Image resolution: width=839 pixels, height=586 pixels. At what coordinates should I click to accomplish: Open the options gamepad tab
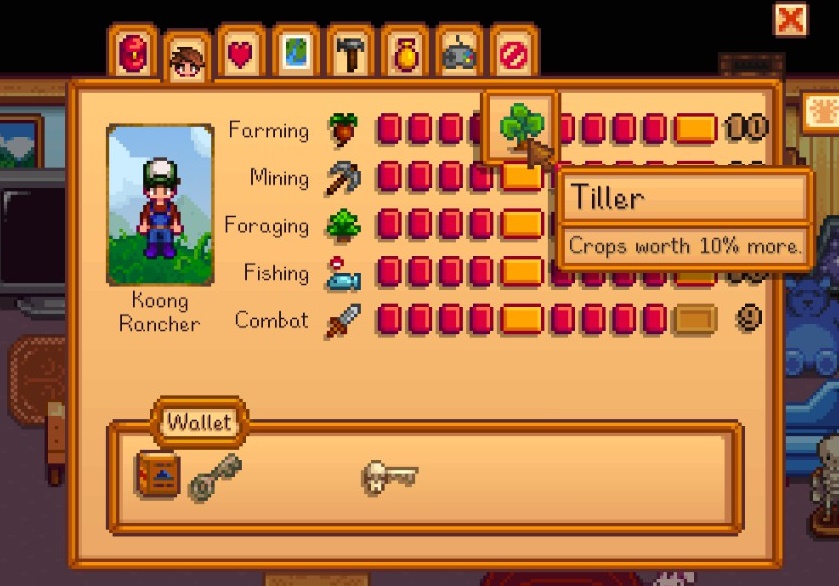(x=459, y=54)
